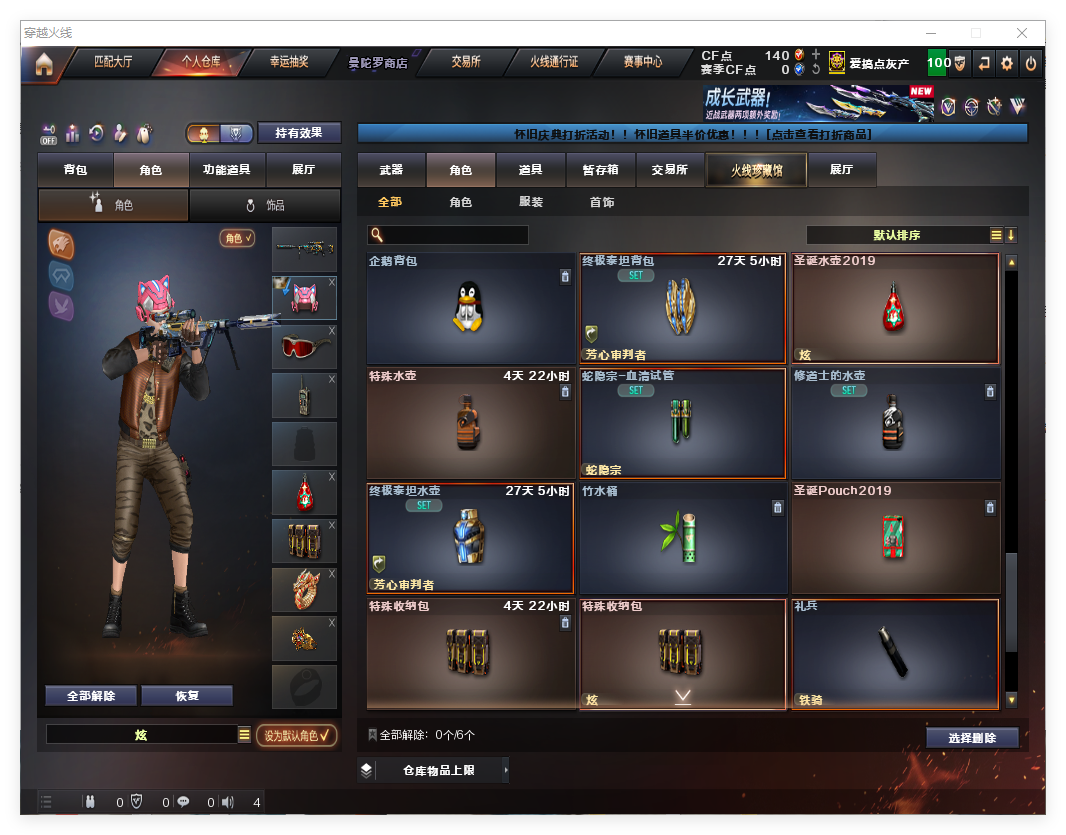Select the 企鹅背包 penguin backpack item
The height and width of the screenshot is (835, 1066).
(470, 308)
